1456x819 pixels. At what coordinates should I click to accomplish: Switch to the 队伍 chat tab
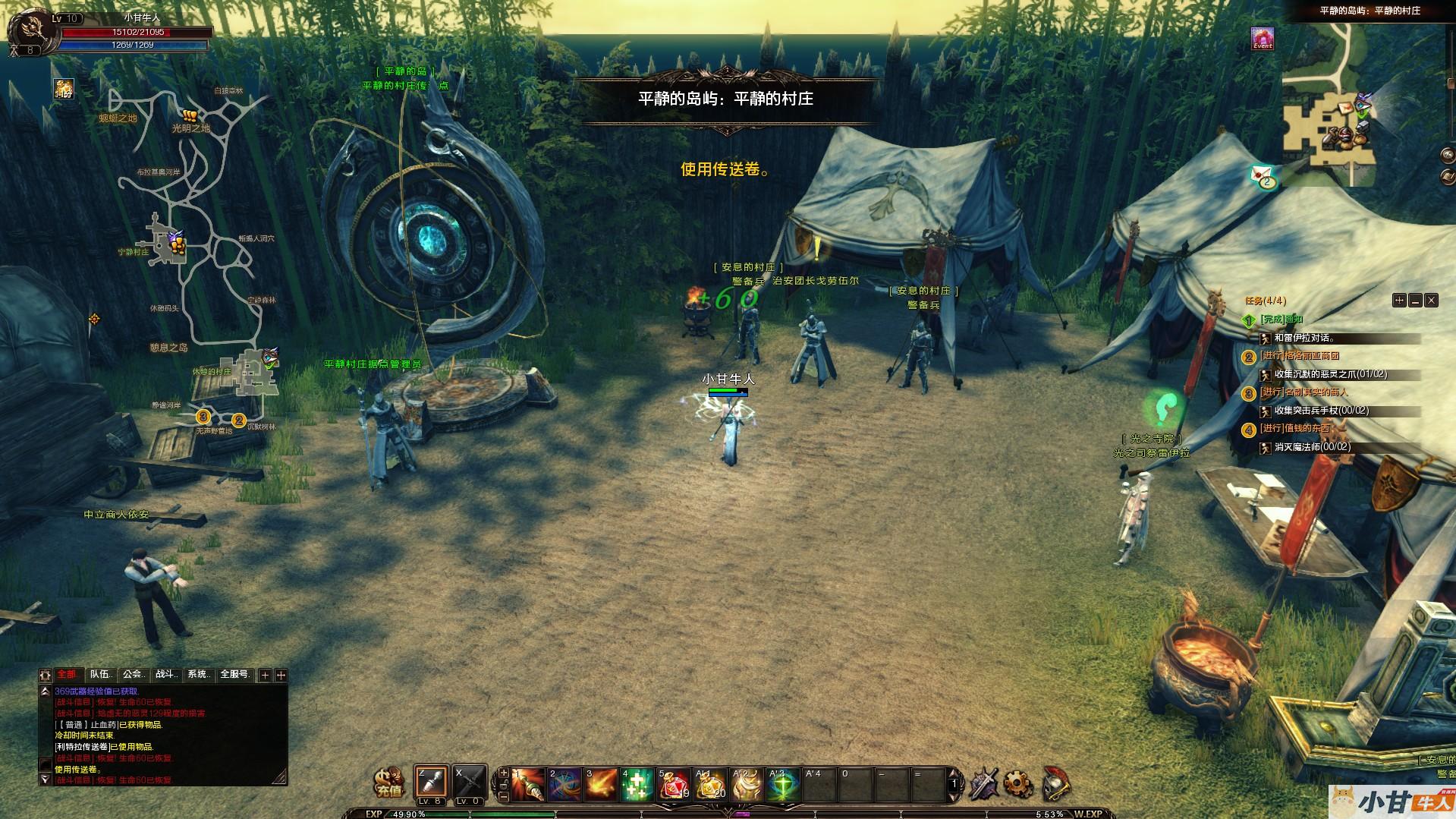pyautogui.click(x=101, y=674)
